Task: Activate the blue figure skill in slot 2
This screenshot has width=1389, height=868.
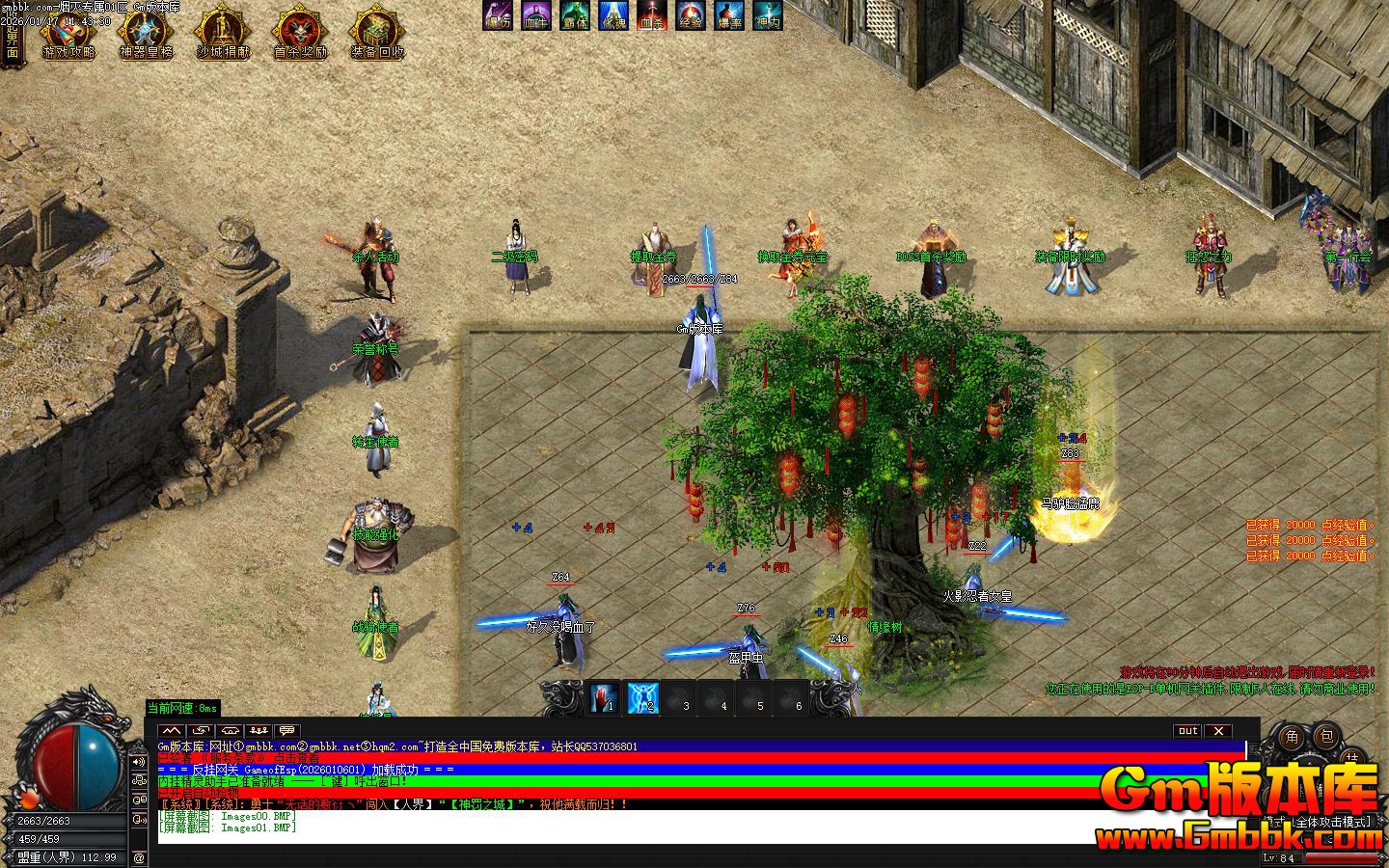Action: [642, 696]
